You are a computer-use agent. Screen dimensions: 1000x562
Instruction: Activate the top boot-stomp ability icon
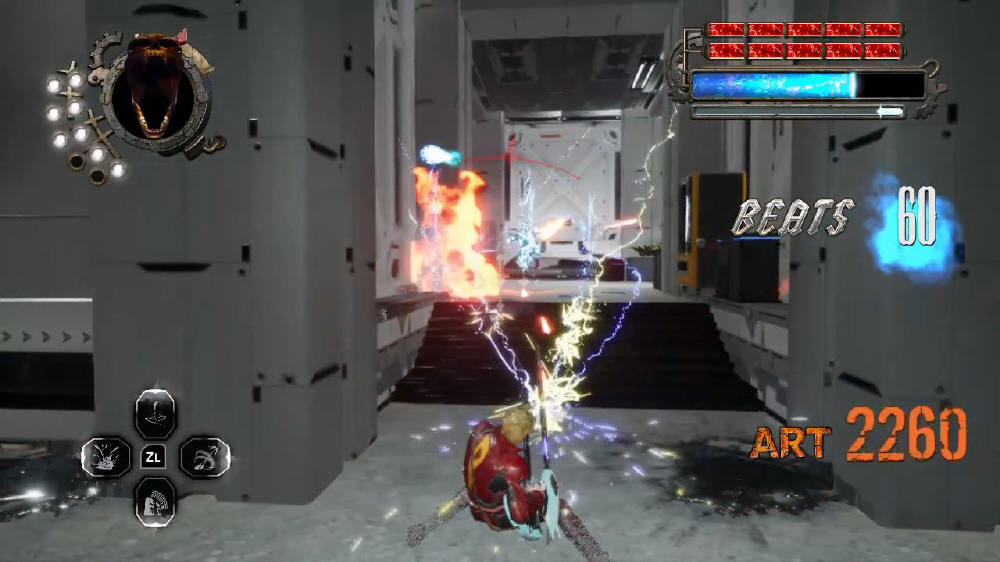point(155,412)
